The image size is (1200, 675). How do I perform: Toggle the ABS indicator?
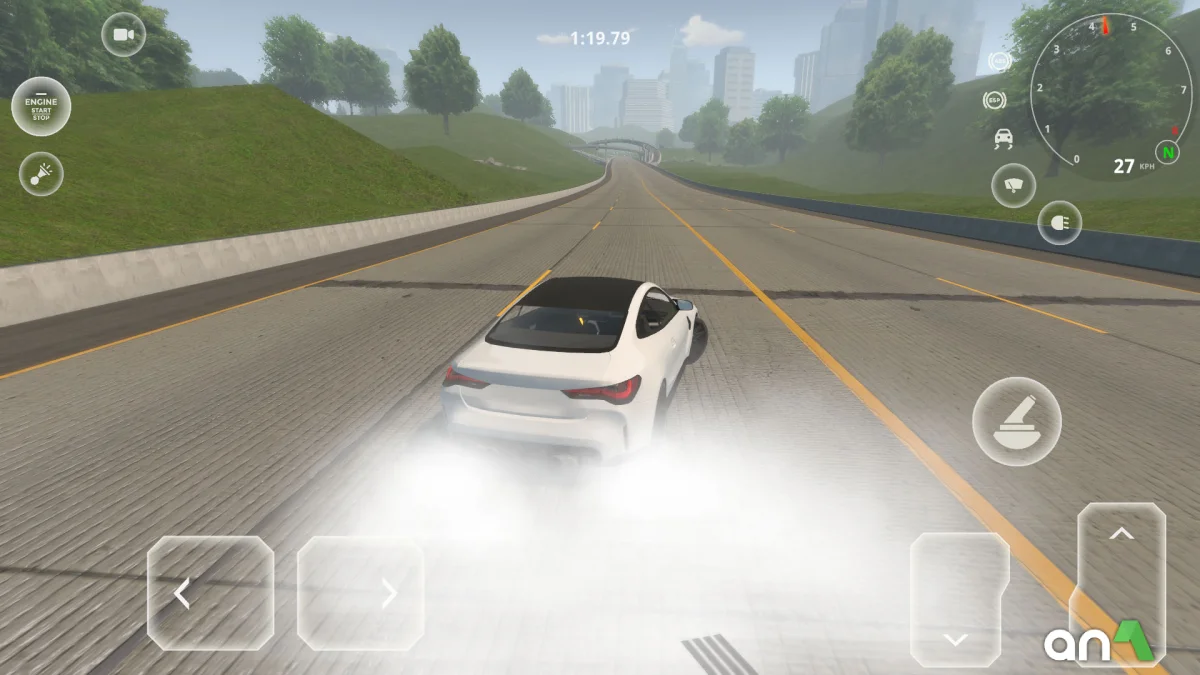(x=998, y=62)
